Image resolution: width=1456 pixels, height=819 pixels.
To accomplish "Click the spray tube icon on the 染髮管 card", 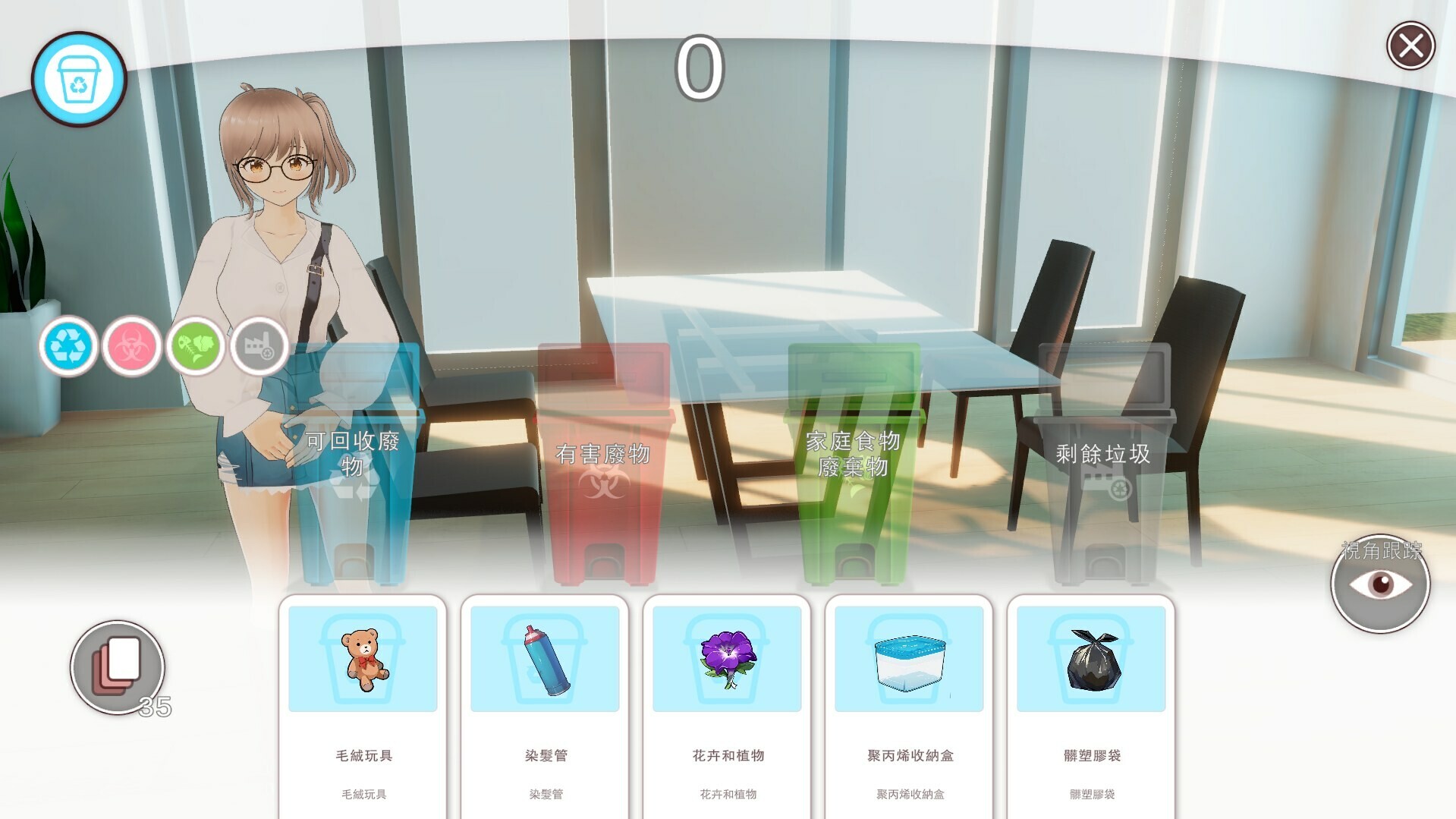I will 545,659.
